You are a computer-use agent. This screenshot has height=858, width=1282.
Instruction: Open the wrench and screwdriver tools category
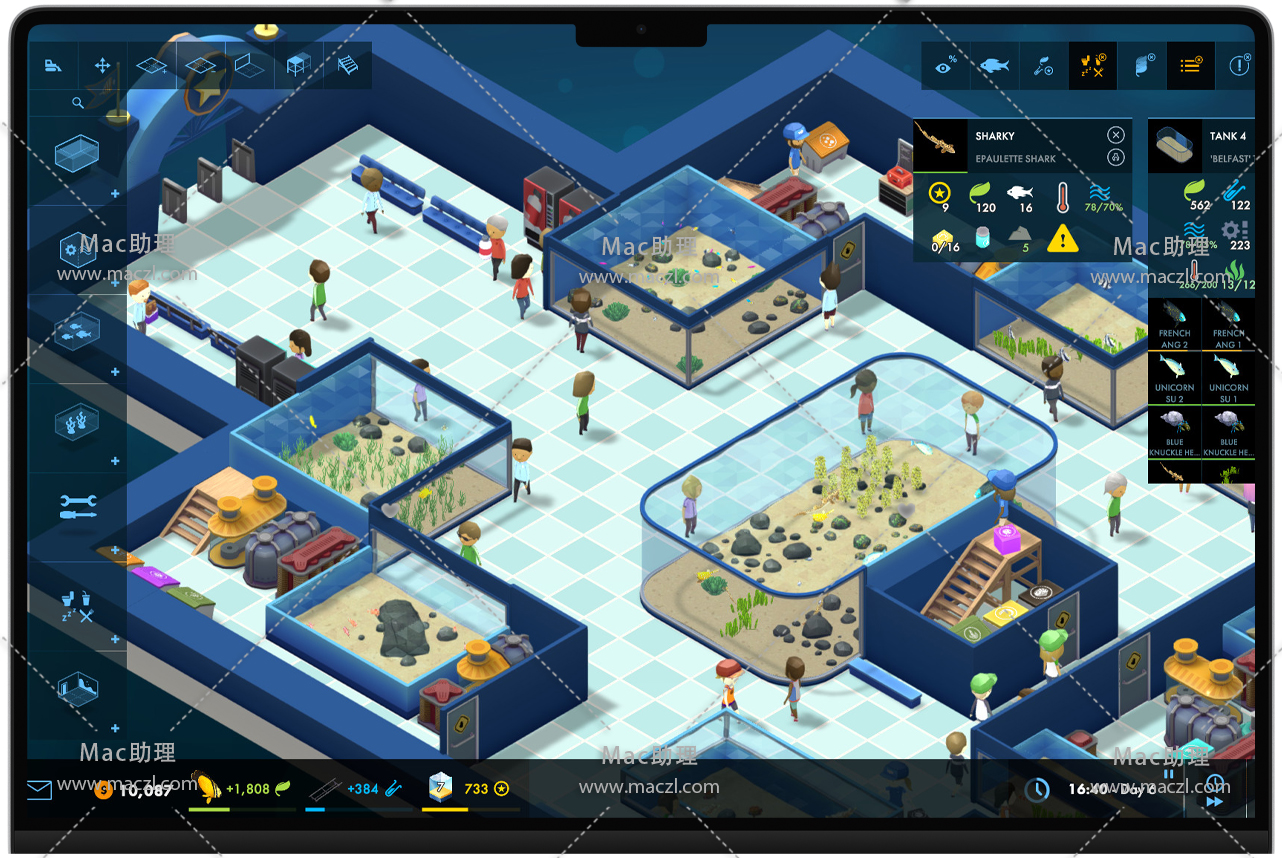pyautogui.click(x=77, y=506)
